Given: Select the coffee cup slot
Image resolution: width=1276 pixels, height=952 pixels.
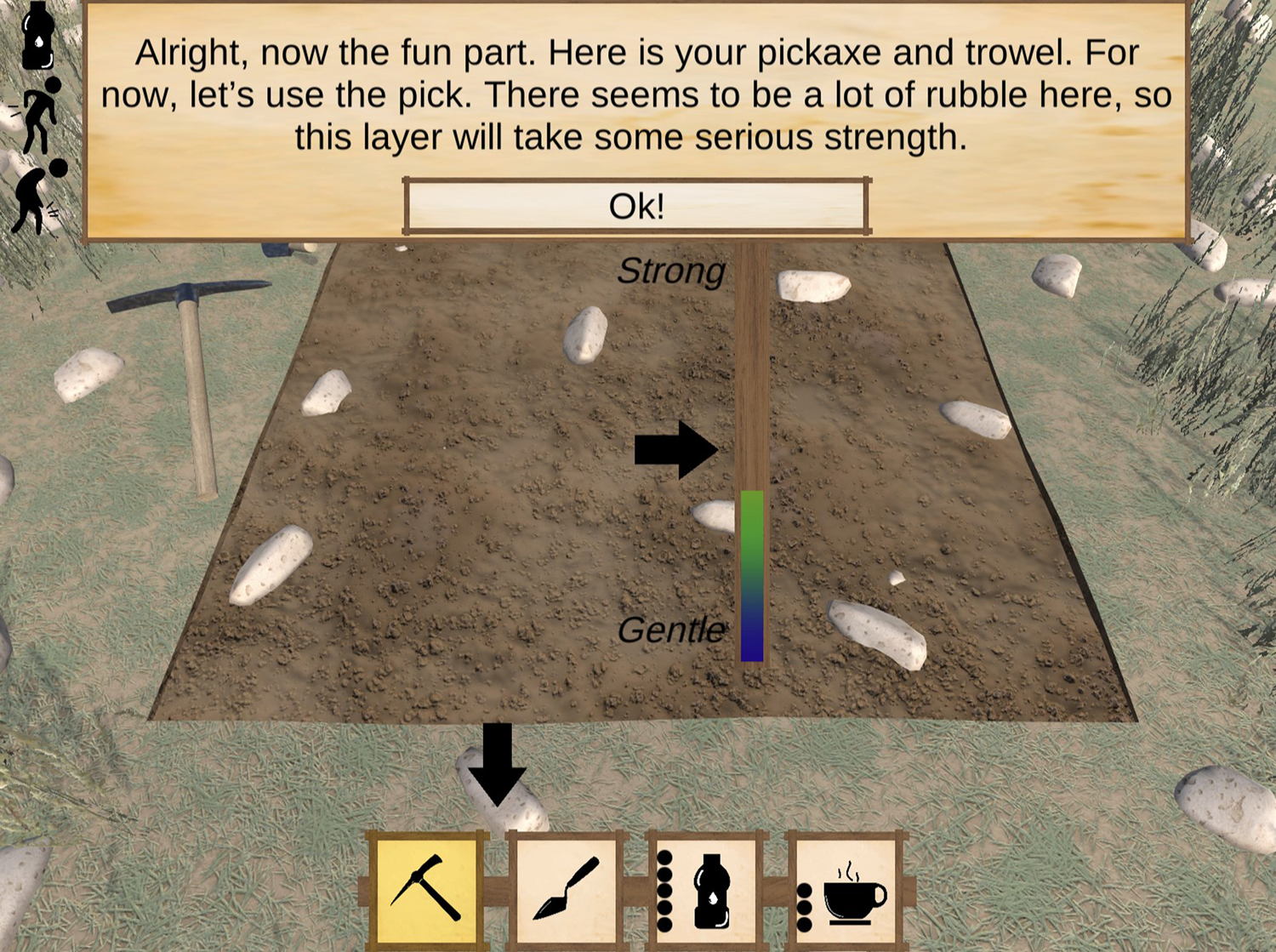Looking at the screenshot, I should point(846,890).
